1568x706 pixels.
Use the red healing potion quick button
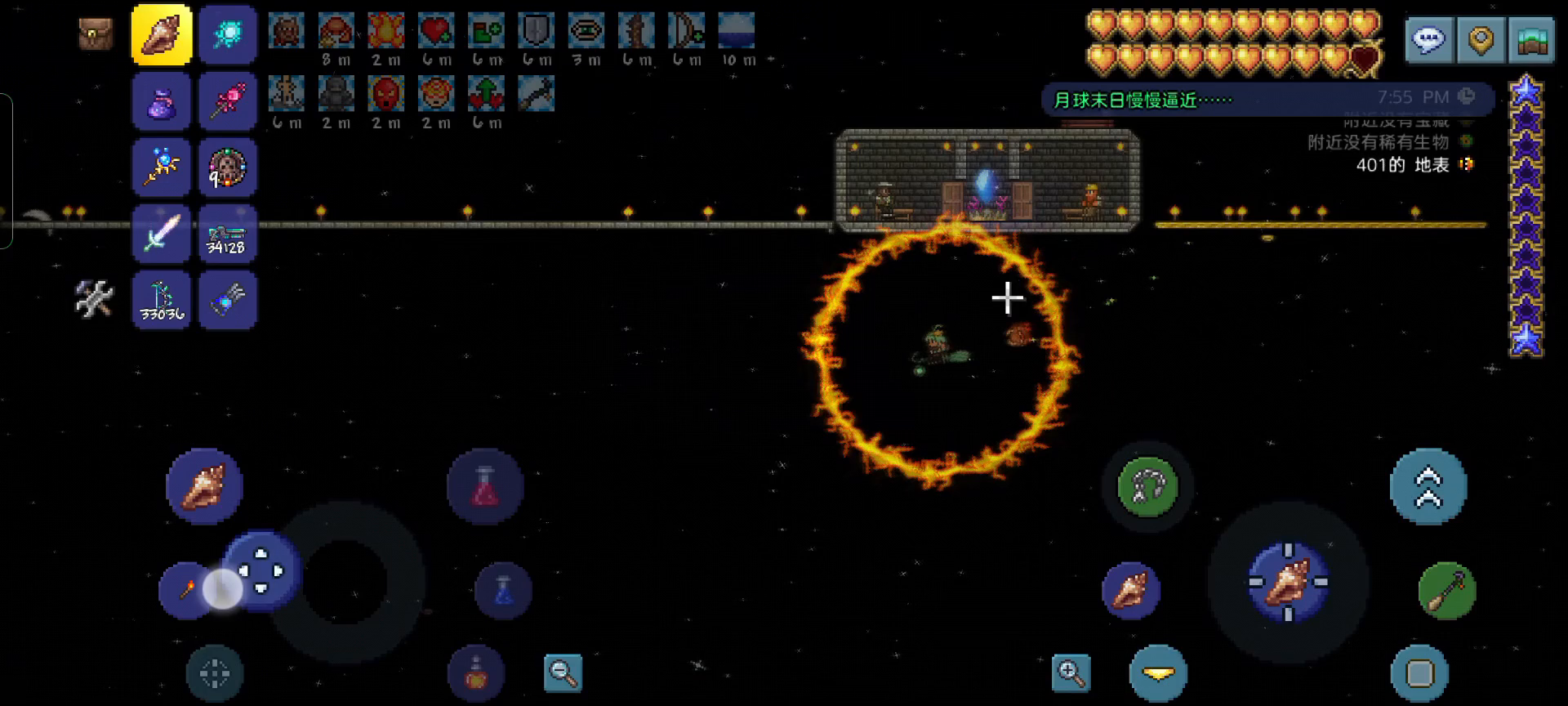pos(485,487)
